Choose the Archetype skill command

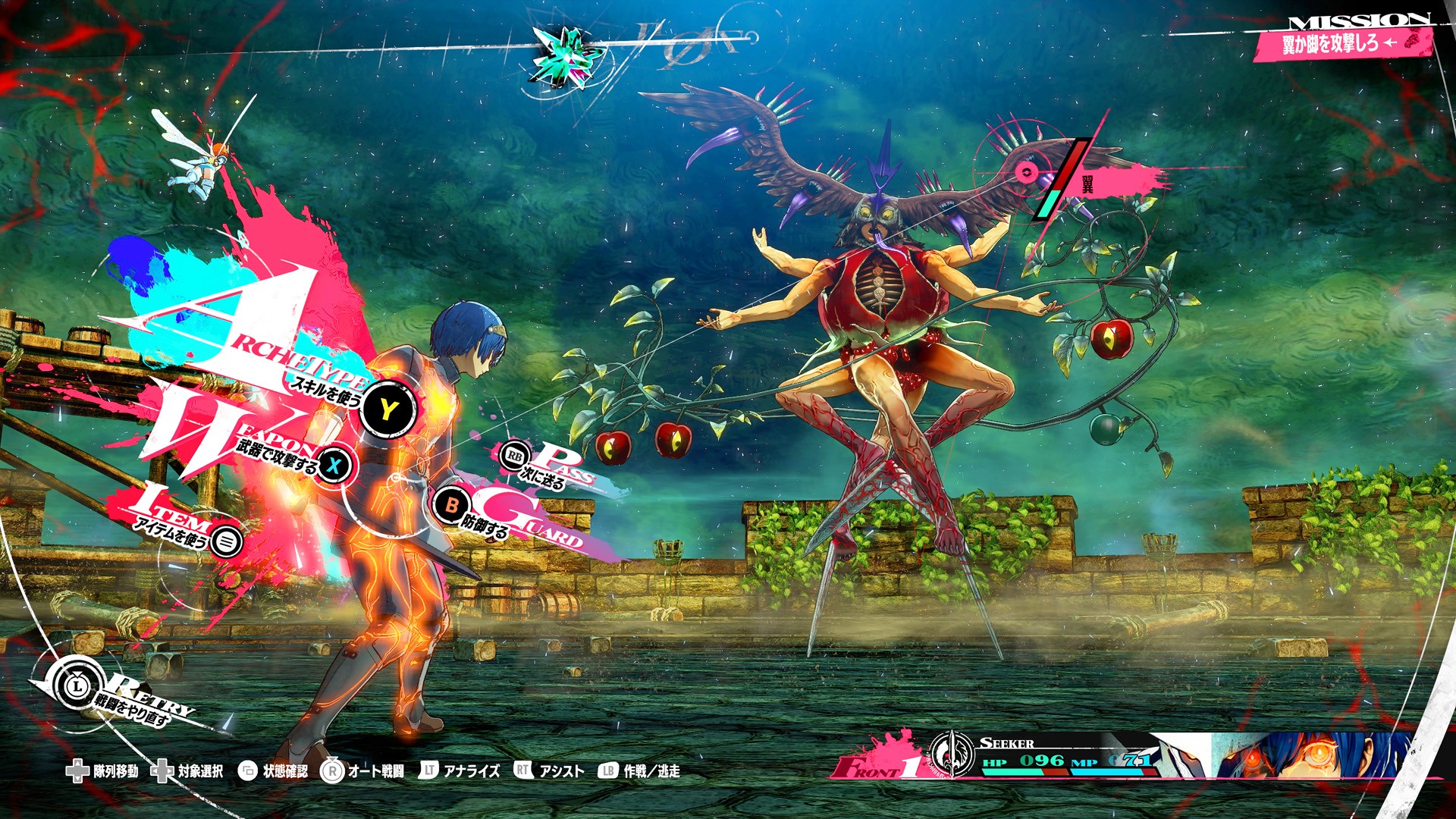(x=388, y=410)
